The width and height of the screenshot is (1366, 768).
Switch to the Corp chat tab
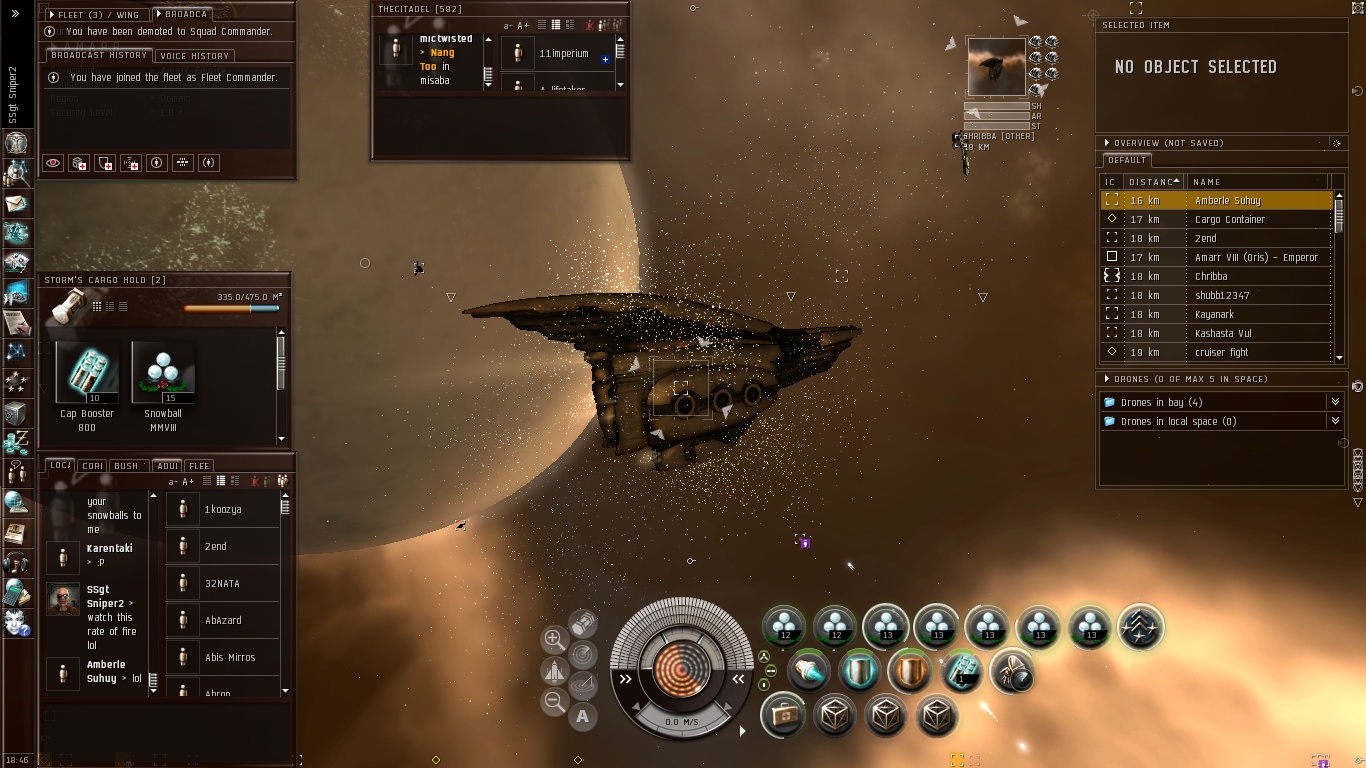tap(93, 466)
